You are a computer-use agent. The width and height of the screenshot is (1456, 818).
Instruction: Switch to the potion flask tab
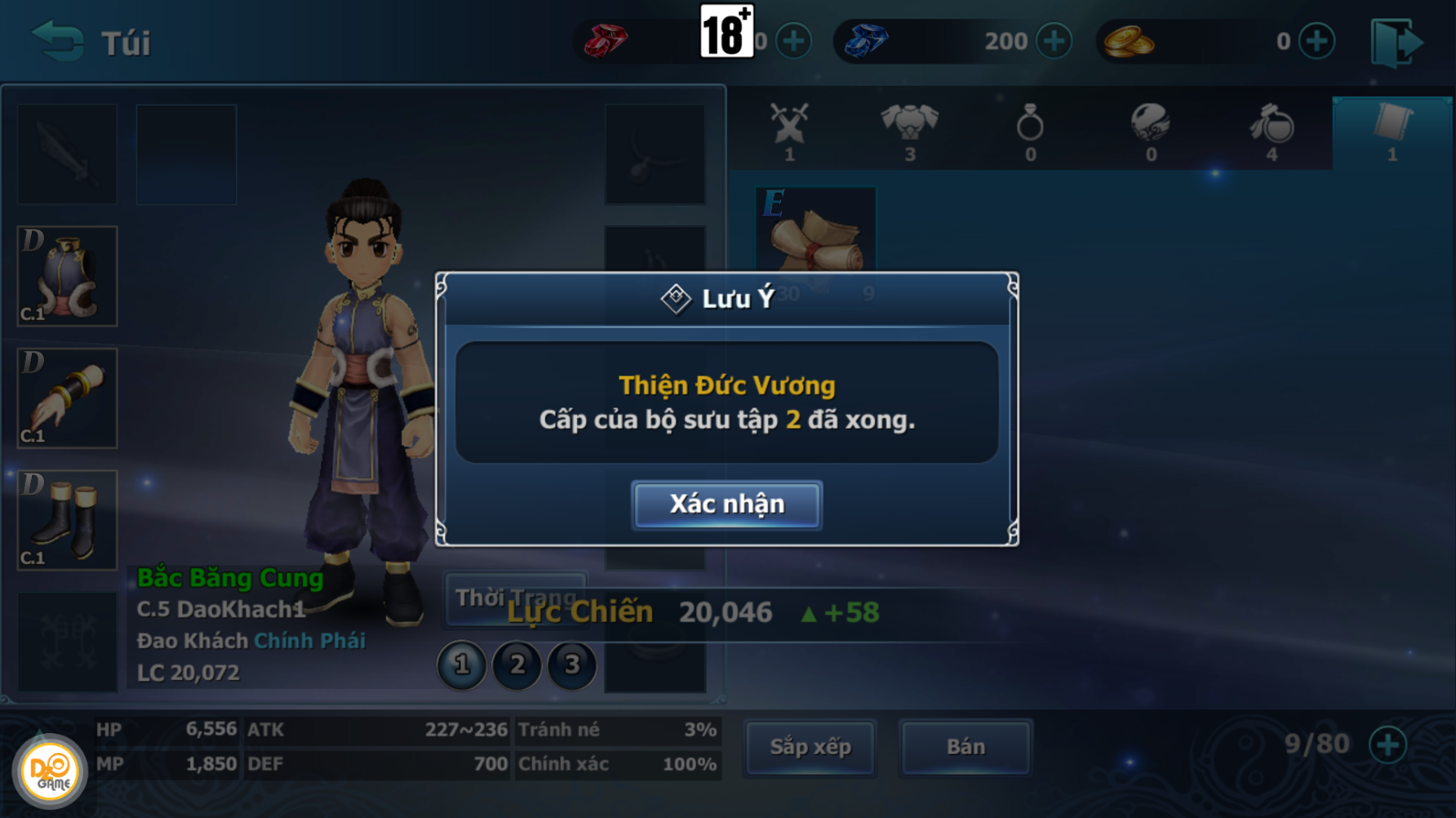(1272, 131)
